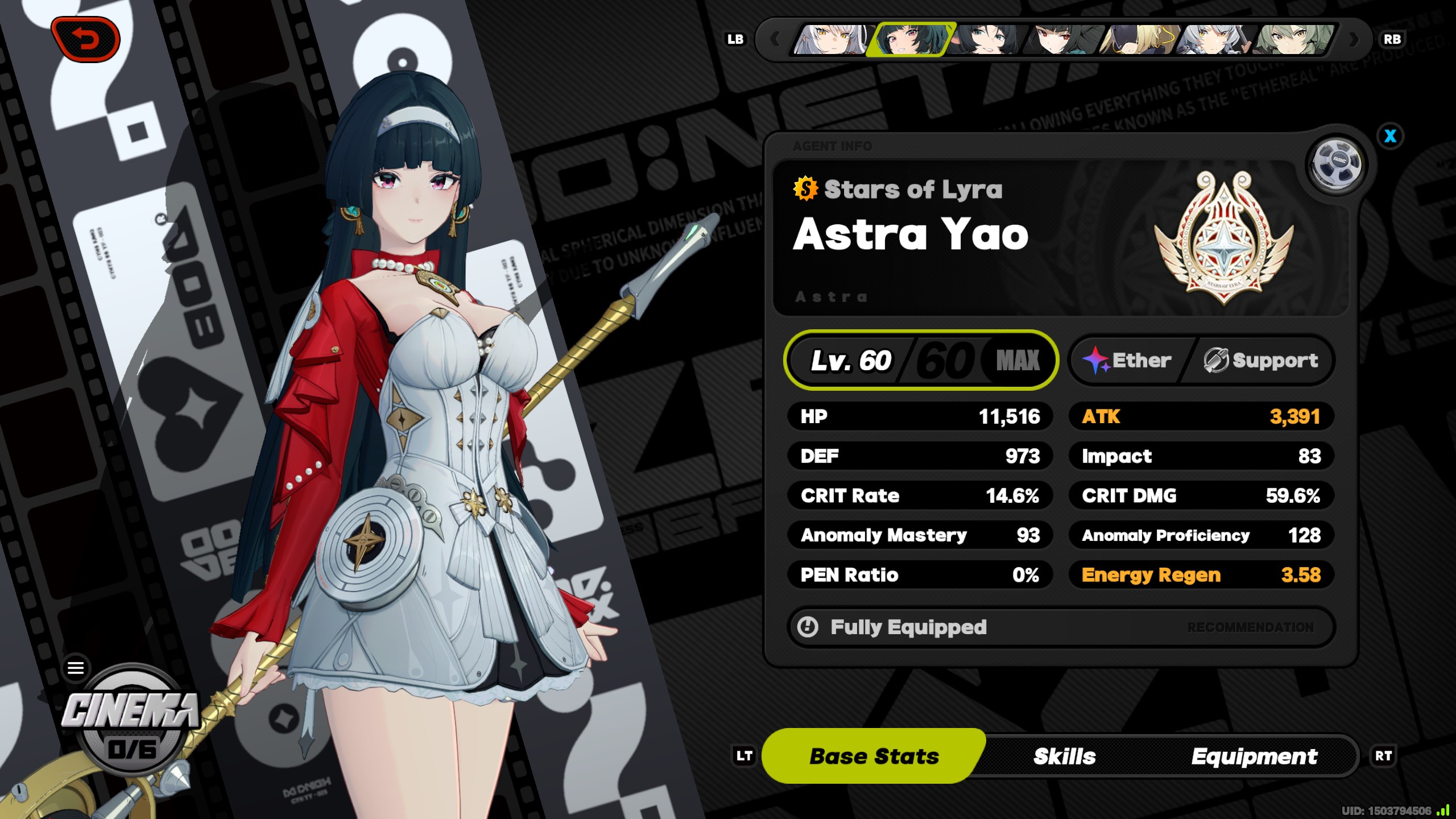Open the Cinema 0/6 panel
This screenshot has width=1456, height=819.
131,725
